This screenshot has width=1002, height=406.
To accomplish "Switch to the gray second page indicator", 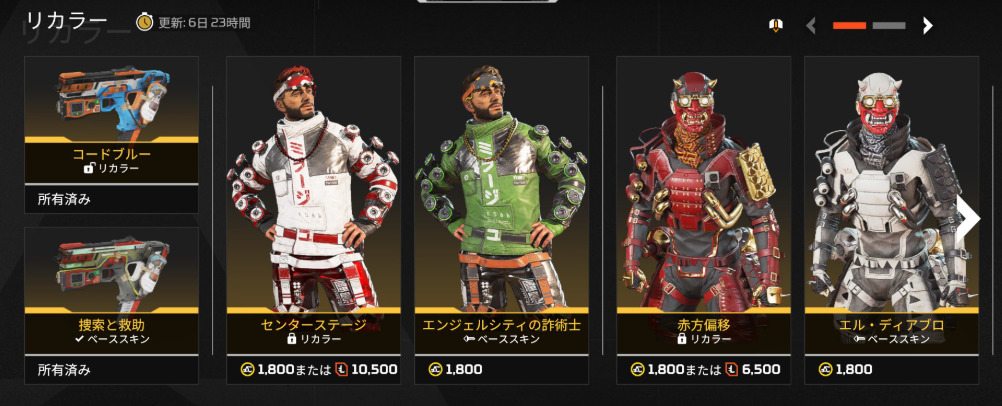I will (888, 26).
